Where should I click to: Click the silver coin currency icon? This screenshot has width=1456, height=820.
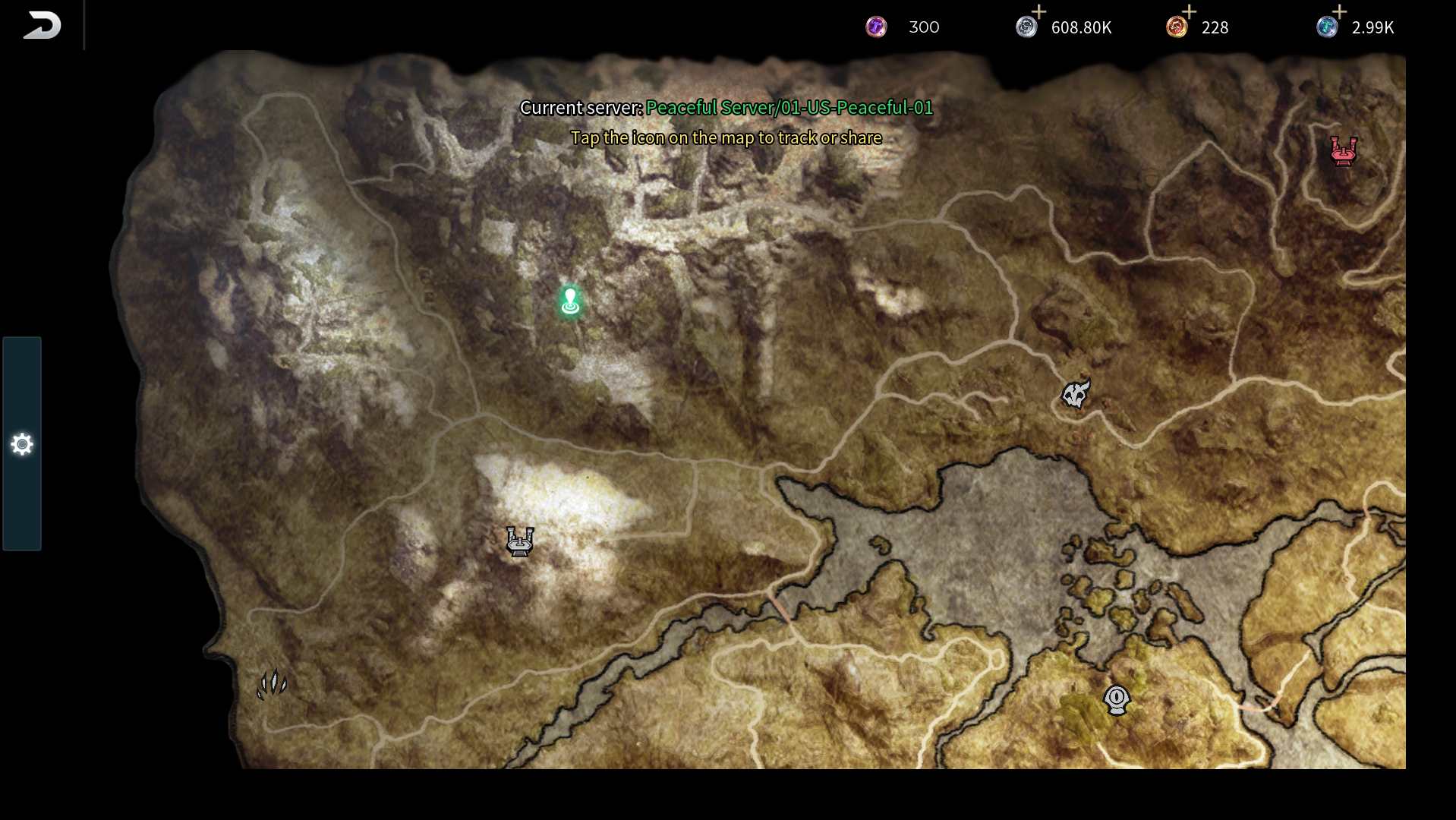pyautogui.click(x=1026, y=27)
